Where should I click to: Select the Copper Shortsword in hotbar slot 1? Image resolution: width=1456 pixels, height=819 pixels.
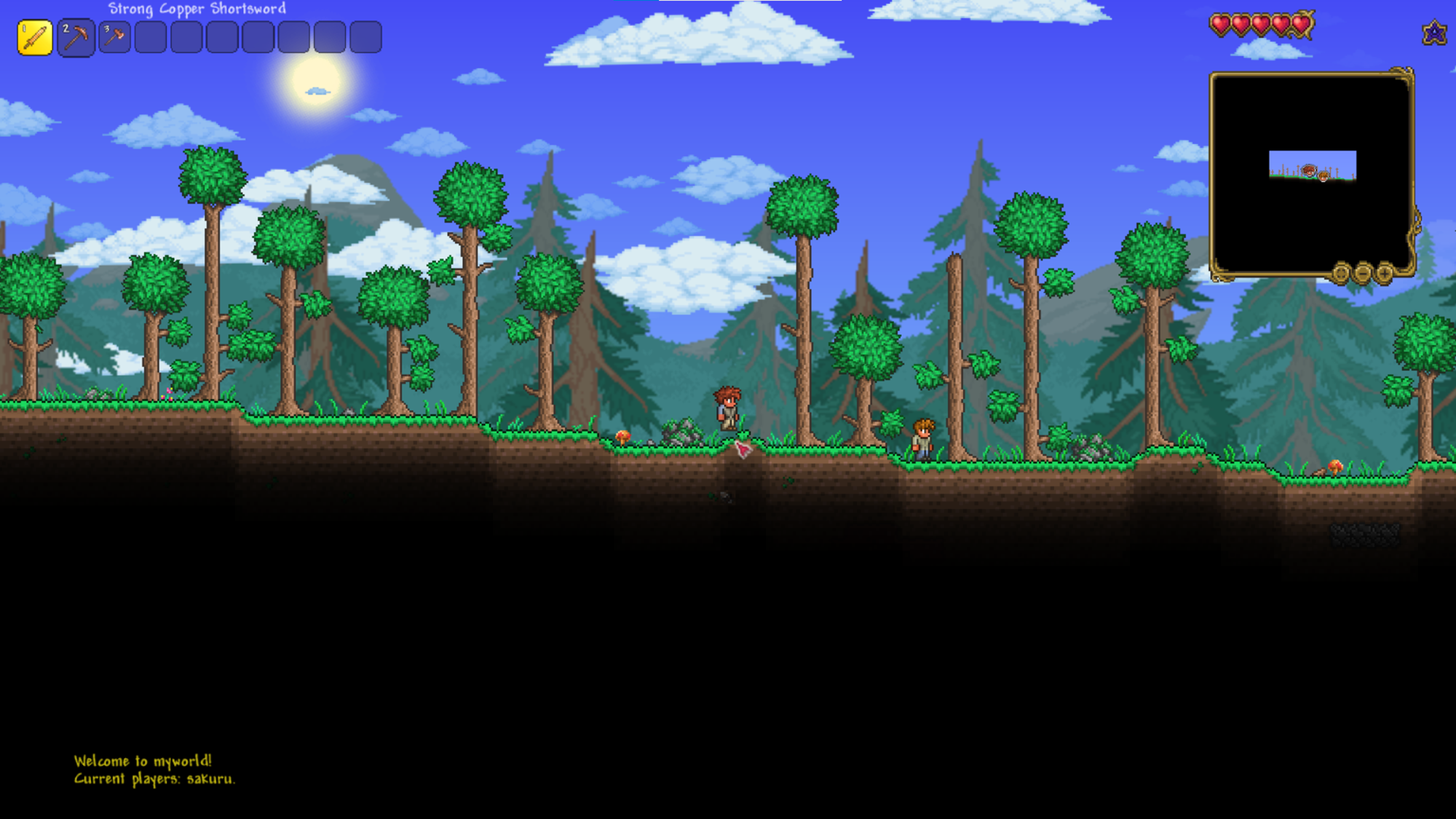click(x=34, y=36)
